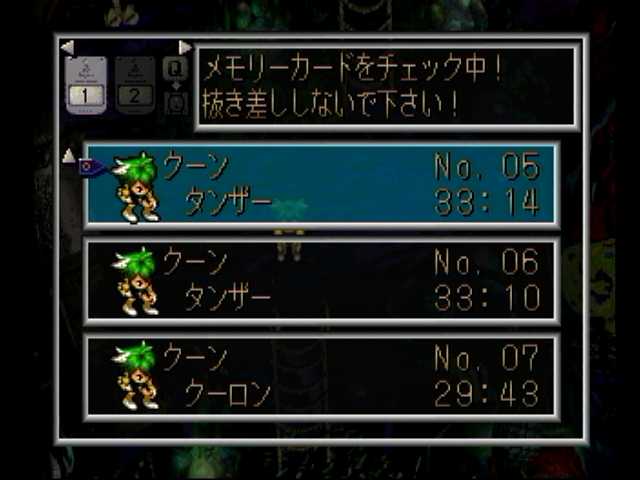
Task: Click the left arrow above the memory cards
Action: [x=67, y=47]
